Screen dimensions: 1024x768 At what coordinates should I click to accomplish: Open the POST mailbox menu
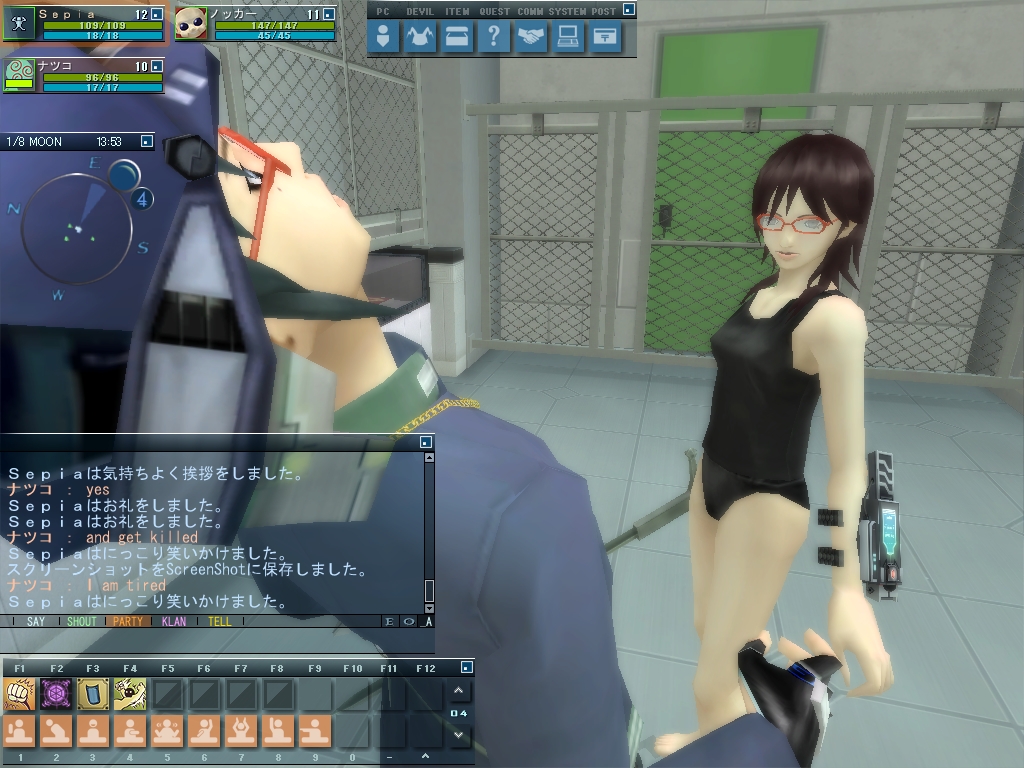tap(605, 38)
